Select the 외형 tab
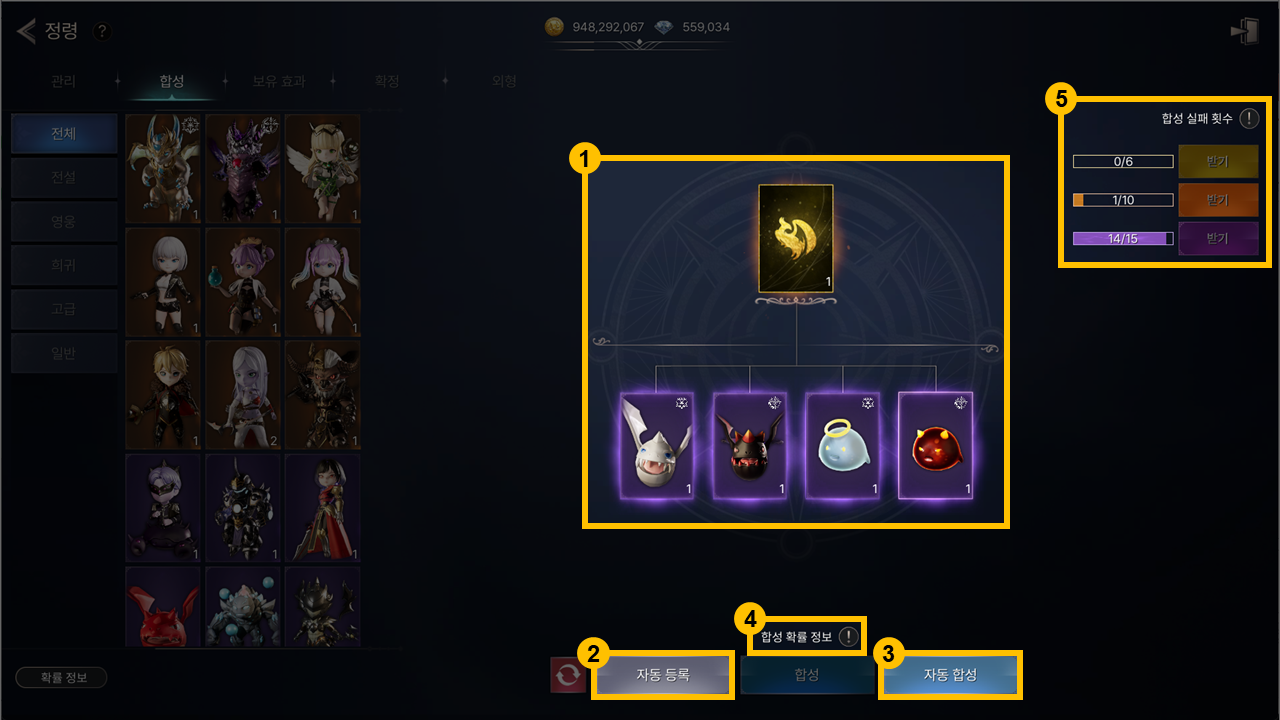Image resolution: width=1280 pixels, height=720 pixels. coord(504,81)
